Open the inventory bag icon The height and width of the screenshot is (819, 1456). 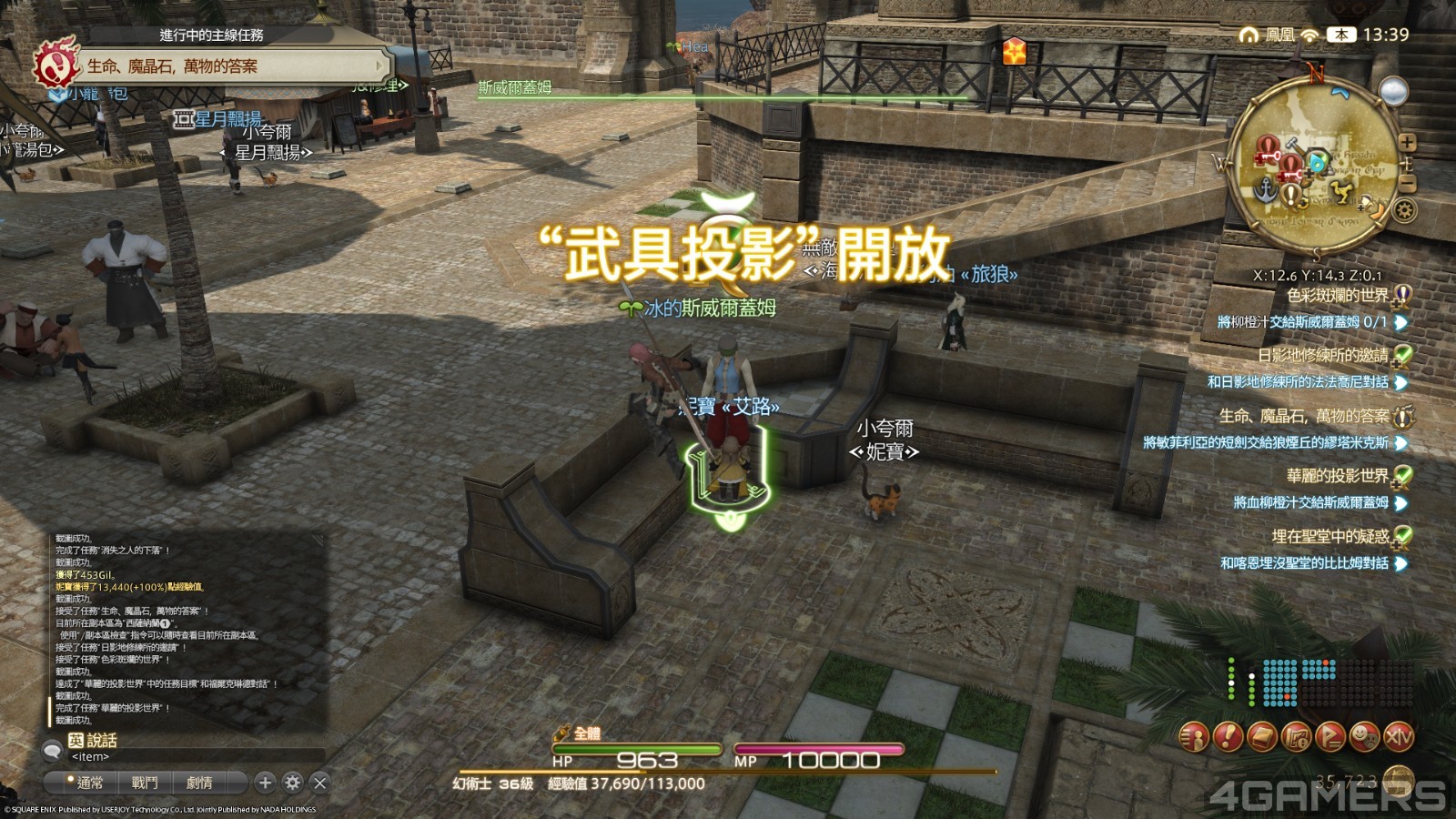[x=1261, y=736]
